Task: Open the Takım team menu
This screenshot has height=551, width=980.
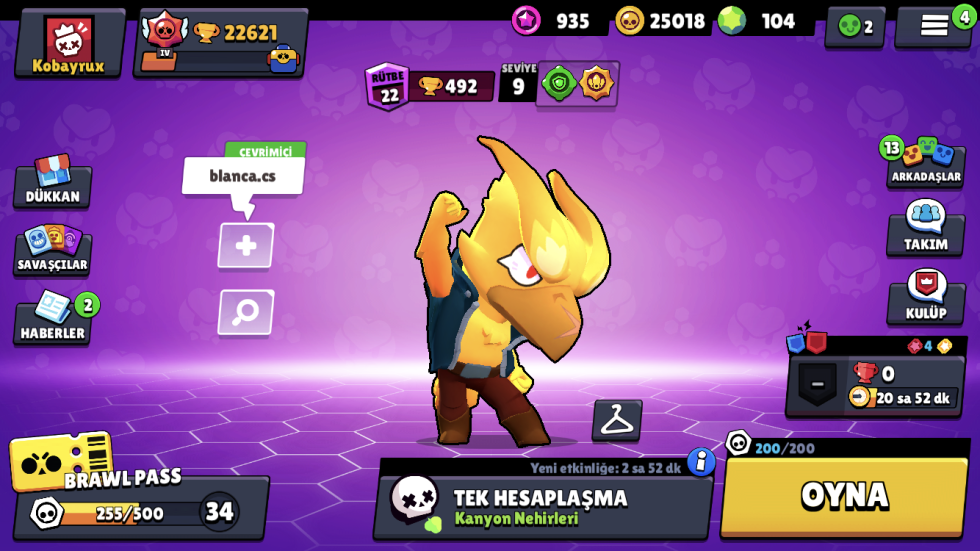Action: 925,228
